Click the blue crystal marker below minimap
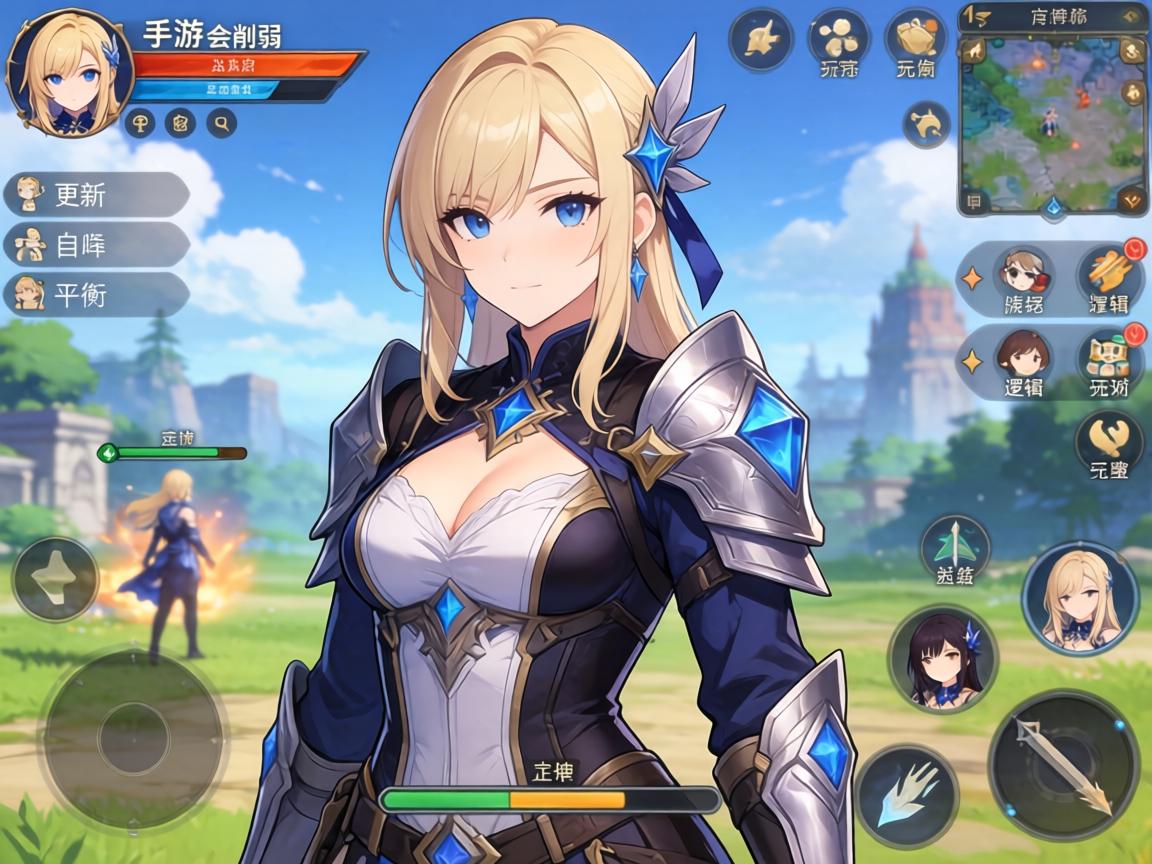 tap(1052, 207)
